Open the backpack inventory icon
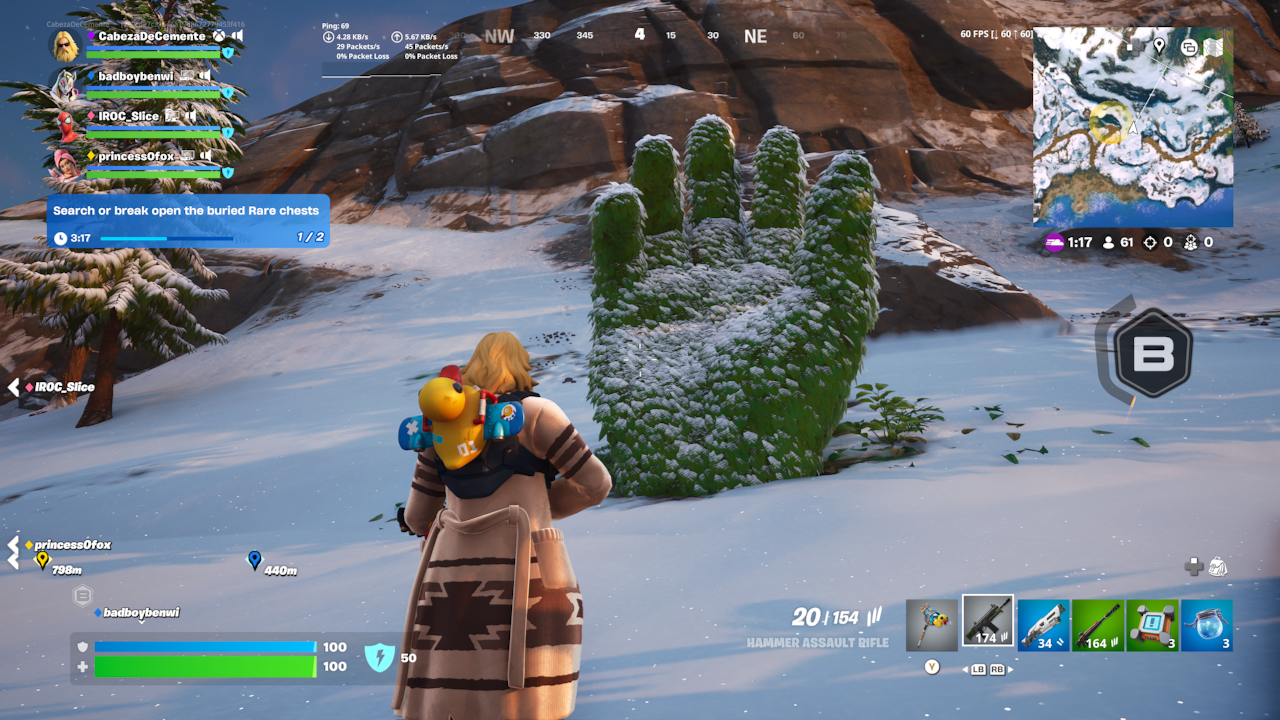Screen dimensions: 1280x720 coord(1217,567)
